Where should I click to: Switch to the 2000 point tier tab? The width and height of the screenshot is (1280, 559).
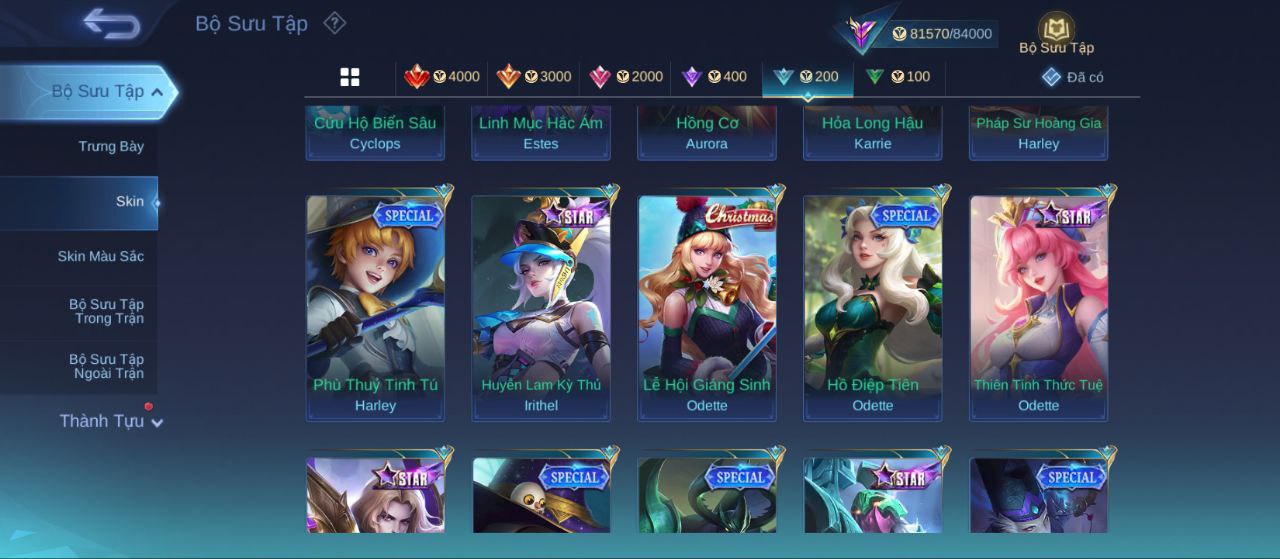[x=626, y=77]
